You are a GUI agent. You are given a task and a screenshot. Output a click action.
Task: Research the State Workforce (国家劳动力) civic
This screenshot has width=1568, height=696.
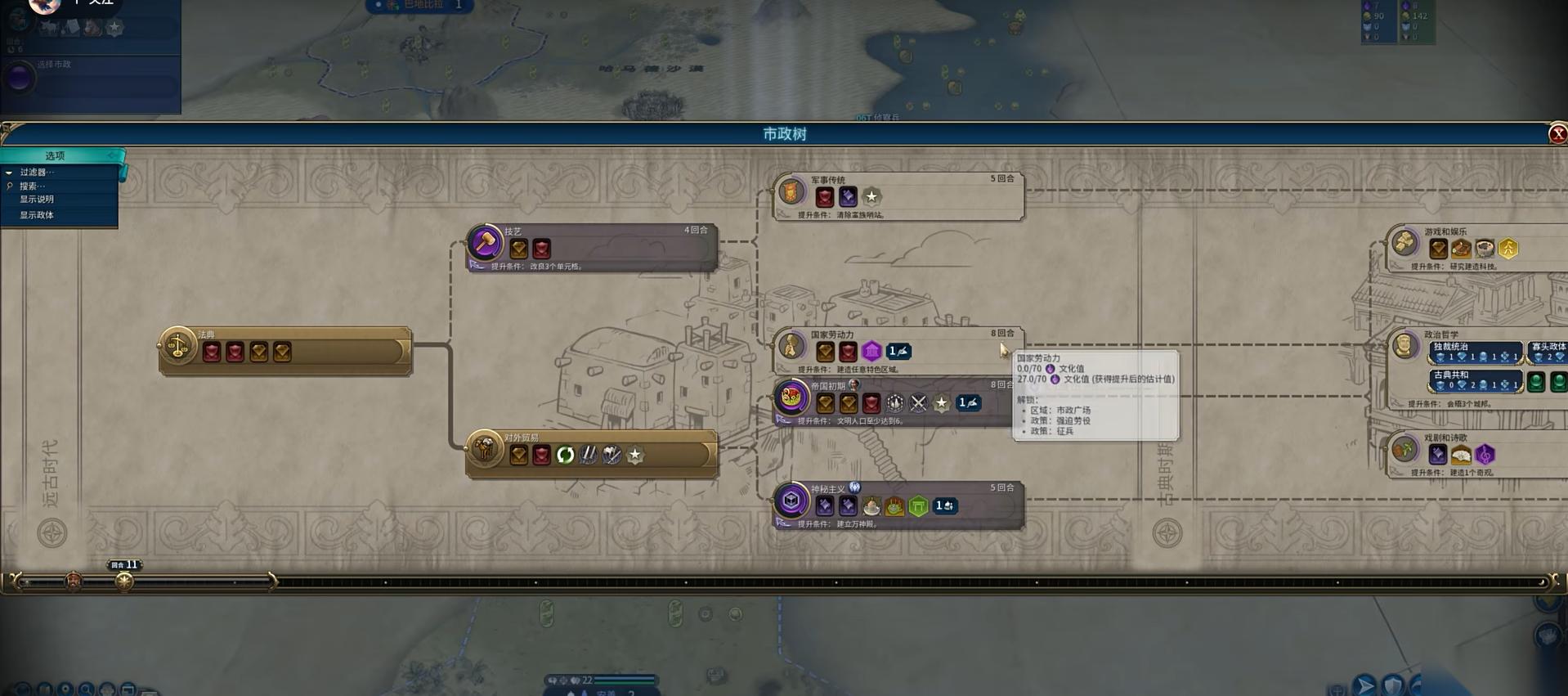click(898, 352)
